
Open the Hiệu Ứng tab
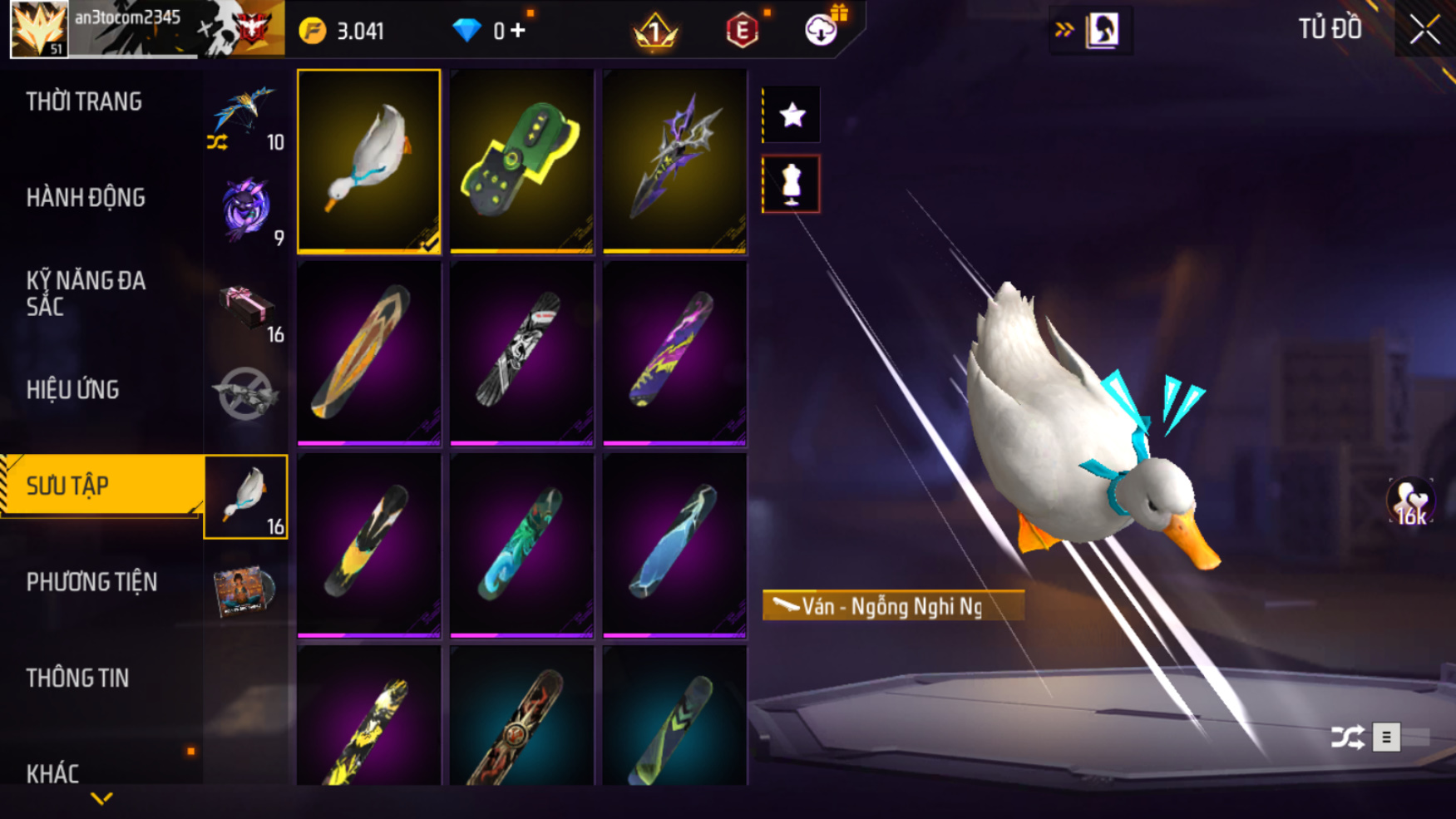pyautogui.click(x=73, y=390)
